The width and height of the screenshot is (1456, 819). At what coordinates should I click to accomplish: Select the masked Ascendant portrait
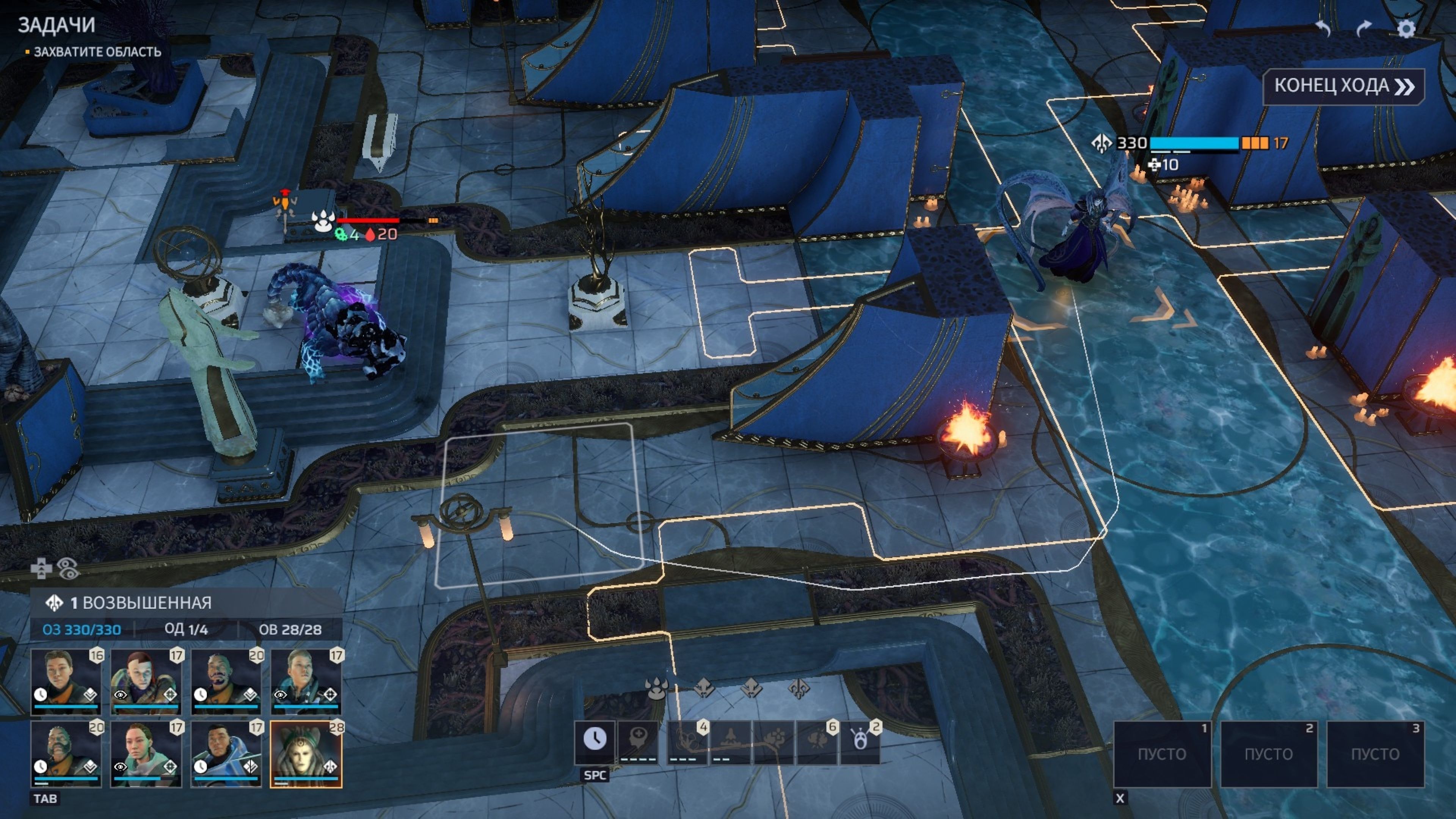pos(306,753)
